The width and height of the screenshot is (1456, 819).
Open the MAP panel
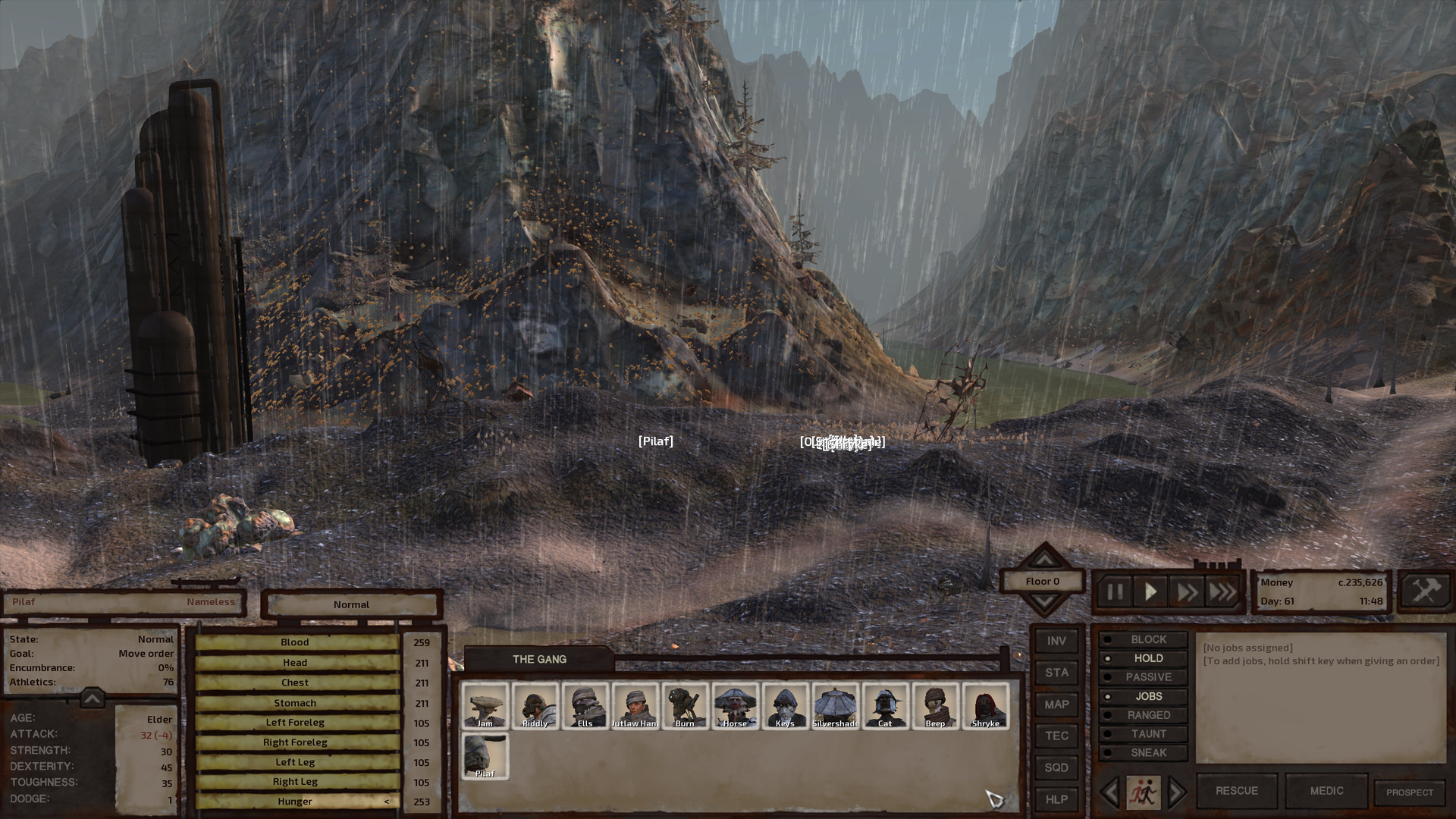click(1056, 704)
